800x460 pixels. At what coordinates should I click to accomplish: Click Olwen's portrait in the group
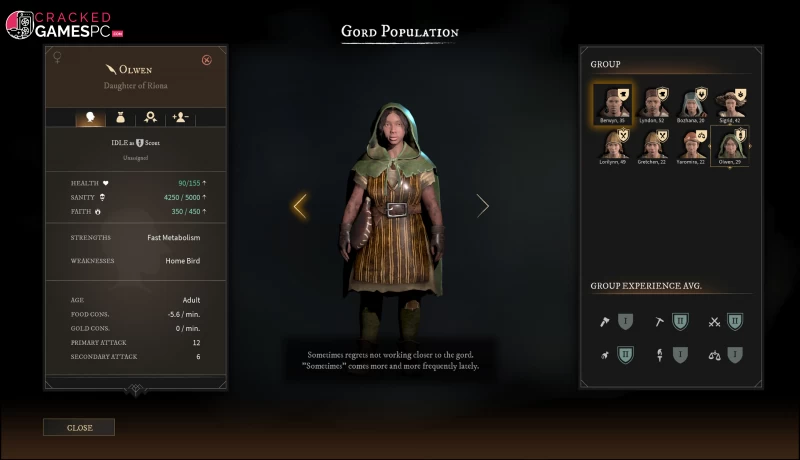coord(730,144)
